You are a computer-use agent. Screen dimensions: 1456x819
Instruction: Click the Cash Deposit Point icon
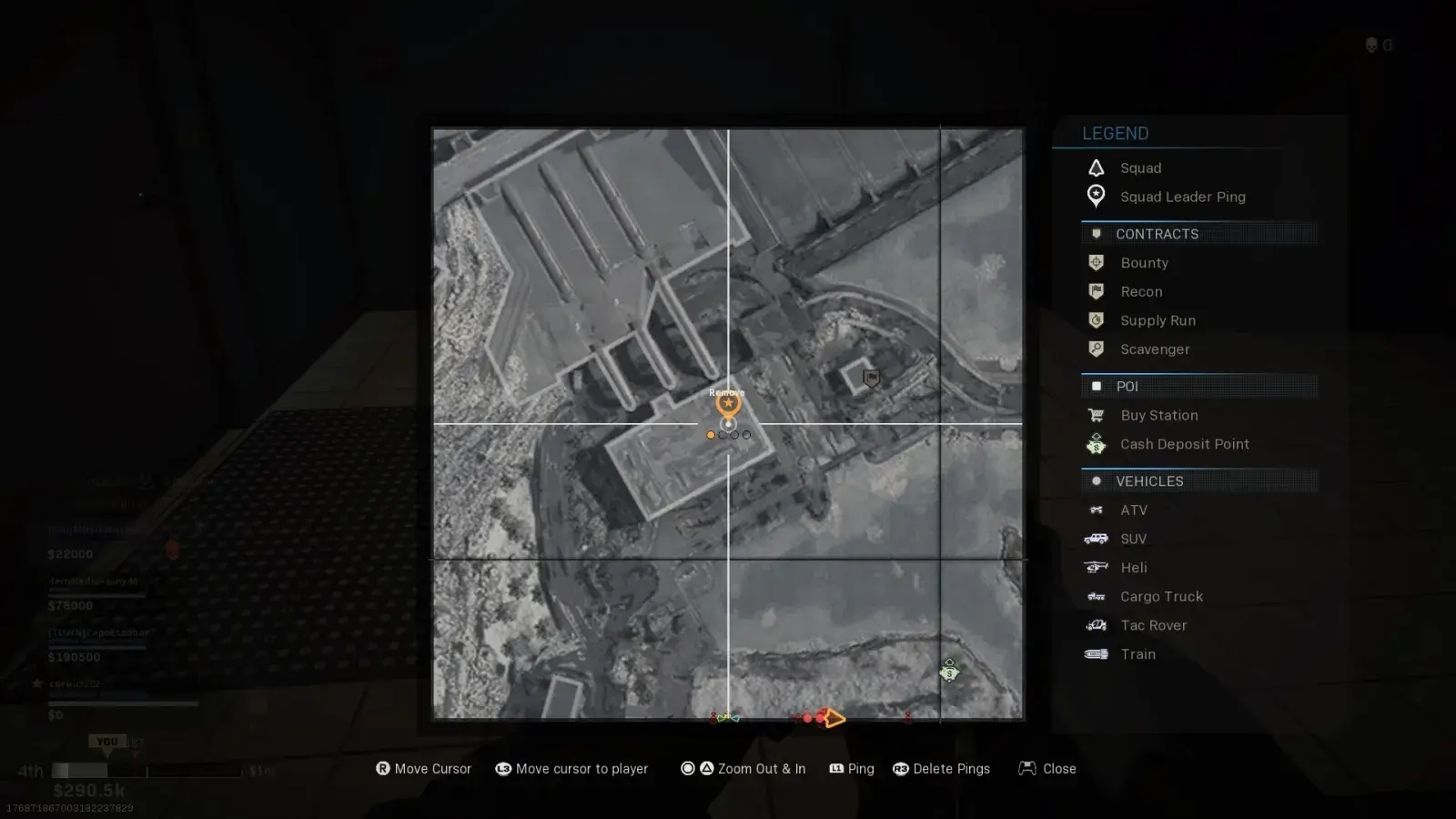[x=1096, y=444]
